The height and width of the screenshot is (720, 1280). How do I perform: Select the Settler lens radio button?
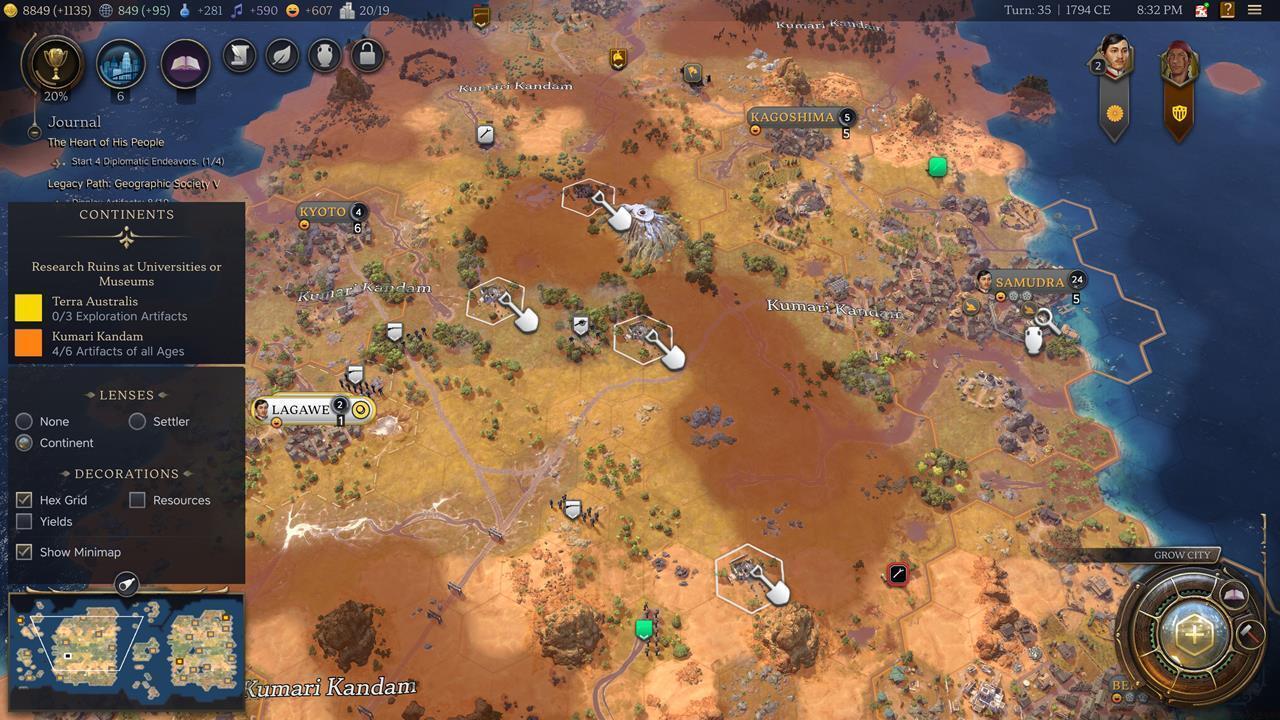(137, 421)
